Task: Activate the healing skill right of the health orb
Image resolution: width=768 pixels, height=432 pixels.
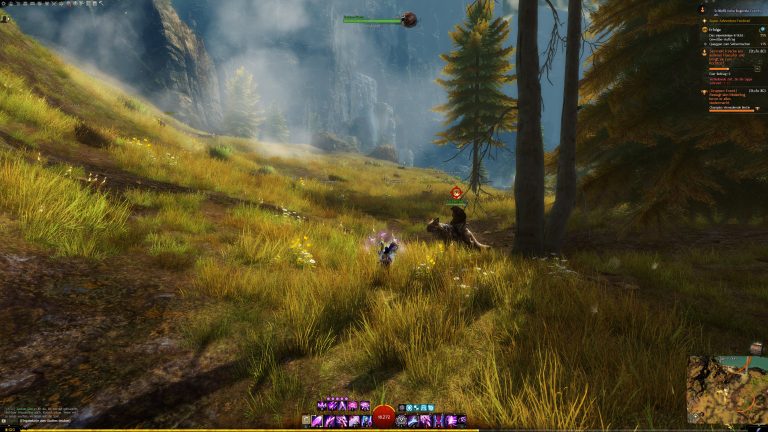Action: [402, 421]
